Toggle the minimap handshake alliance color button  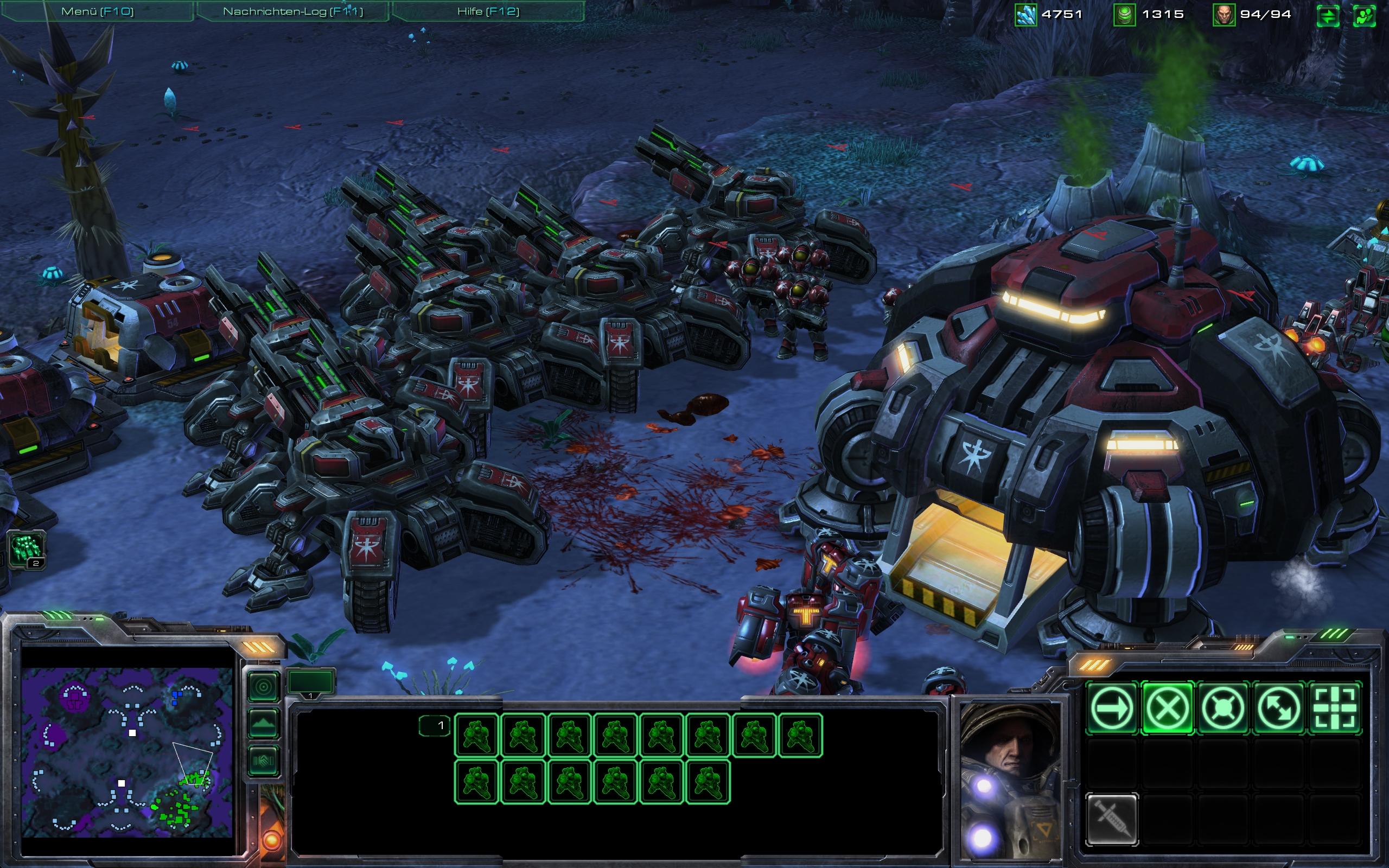coord(265,761)
